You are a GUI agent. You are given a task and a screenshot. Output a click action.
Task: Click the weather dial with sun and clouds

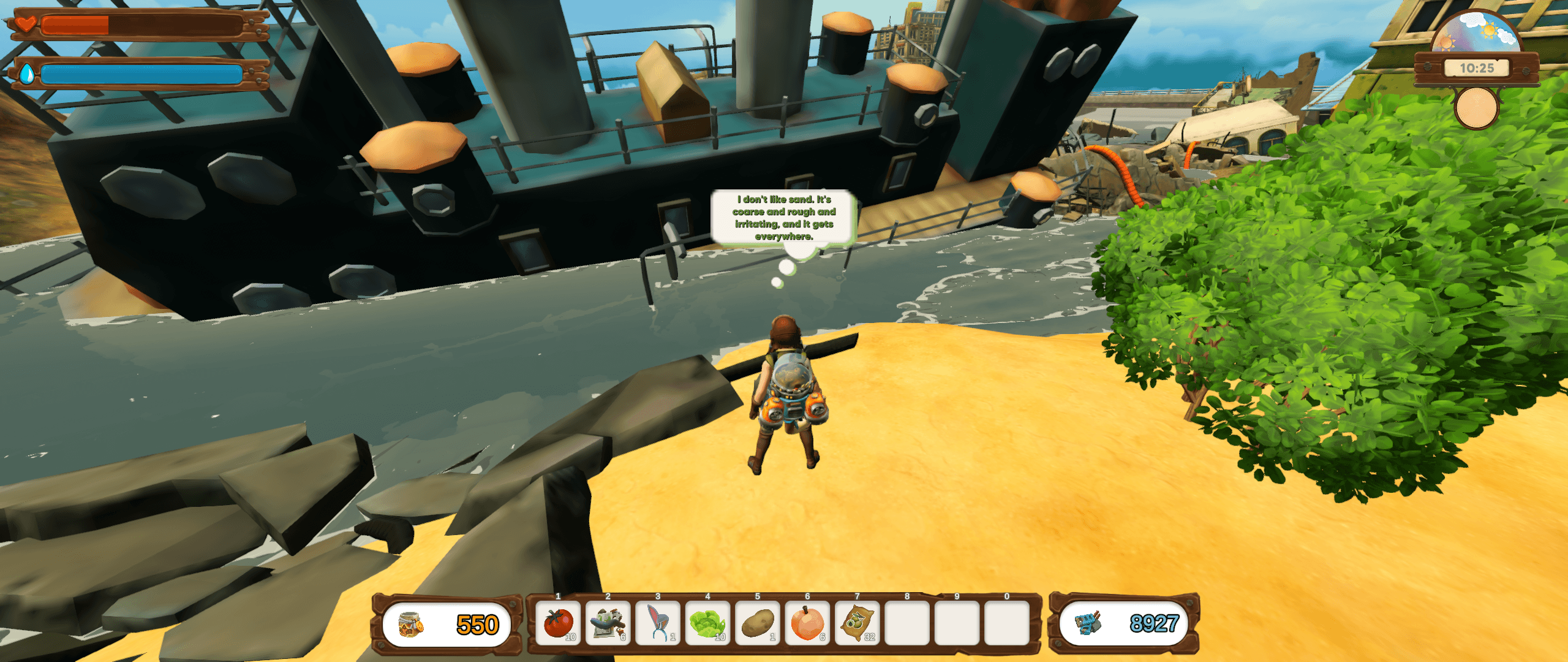tap(1476, 34)
